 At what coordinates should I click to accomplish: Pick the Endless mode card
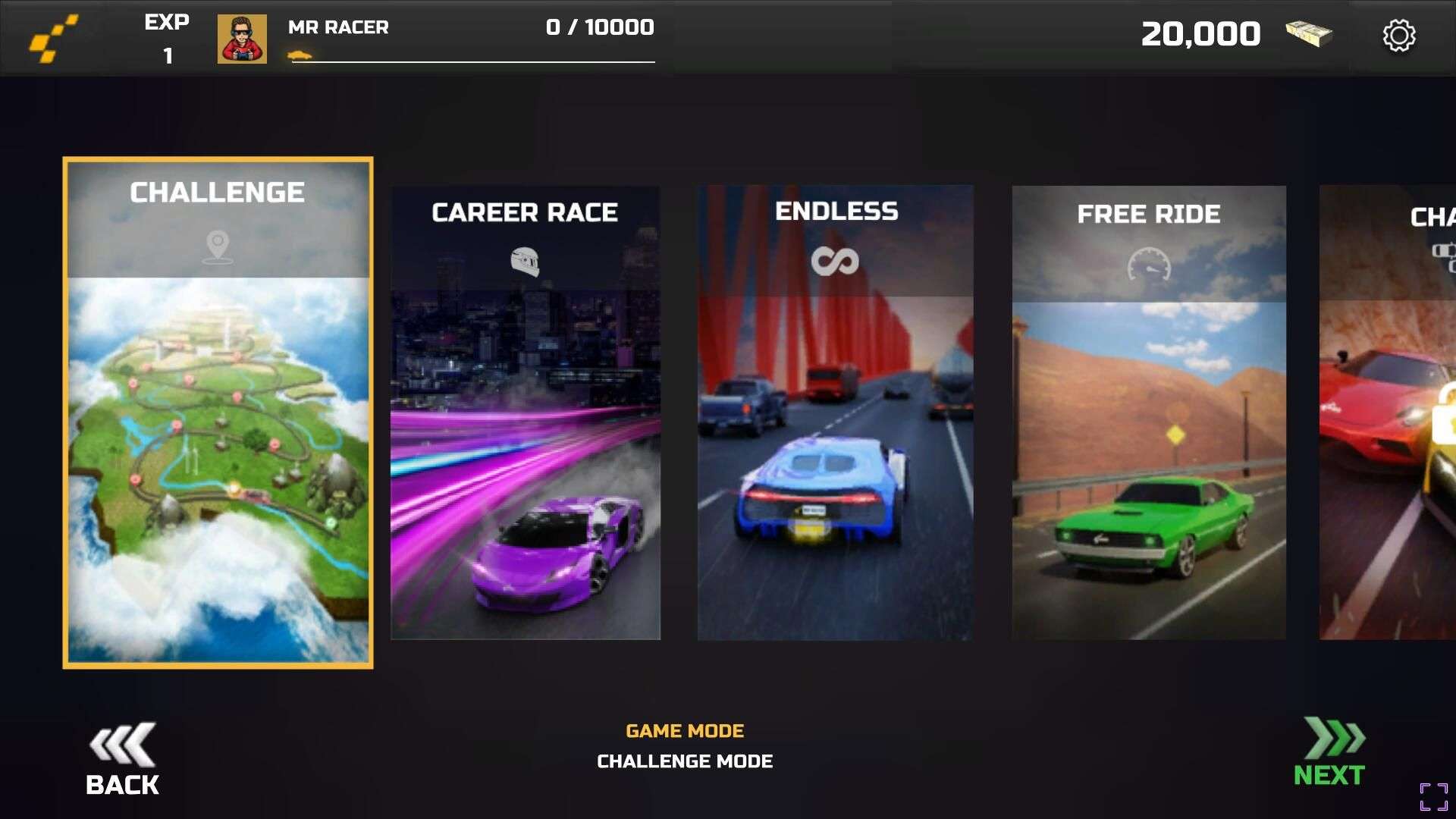(835, 413)
